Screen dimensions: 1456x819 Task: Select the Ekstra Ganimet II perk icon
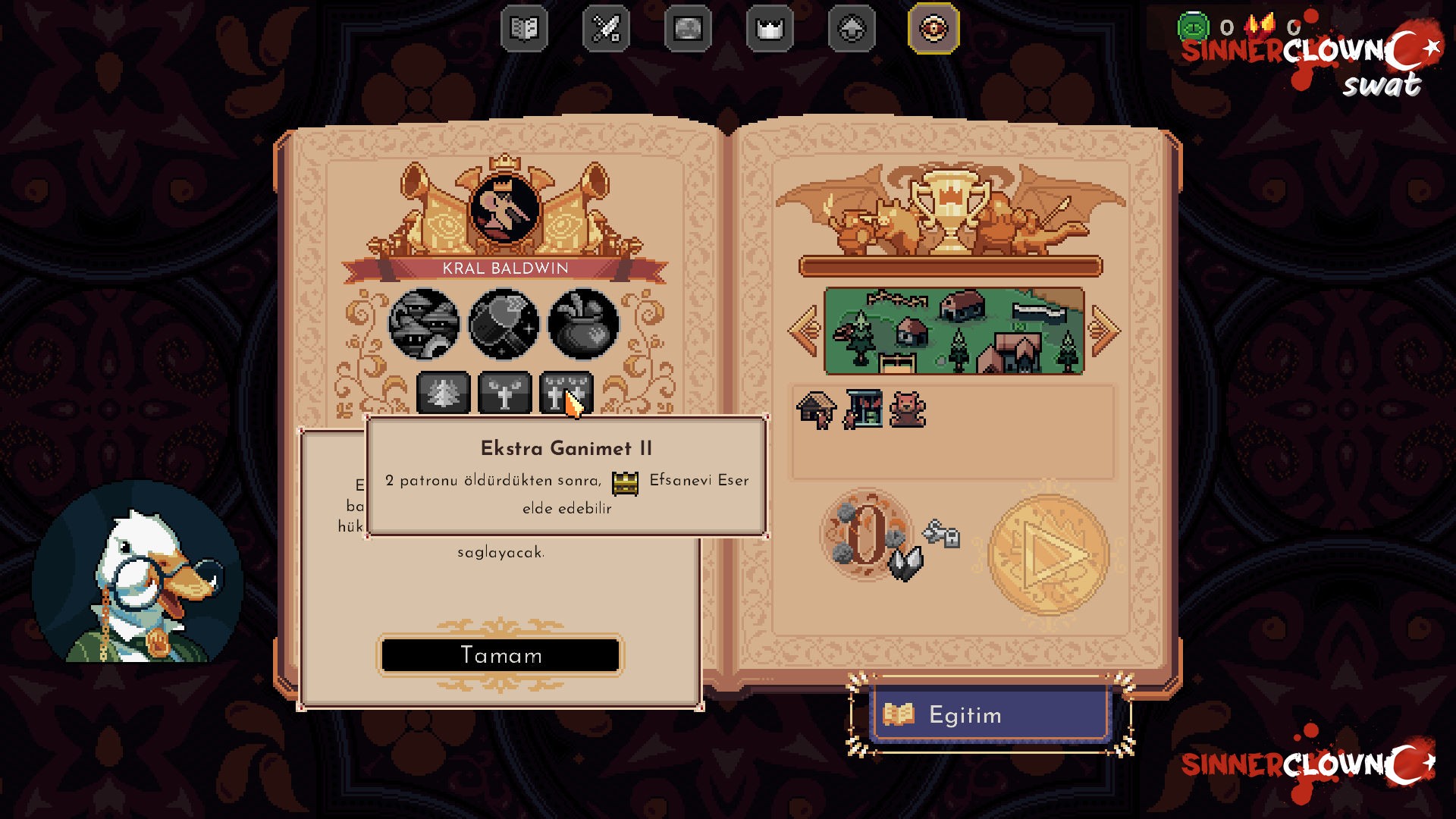tap(566, 393)
